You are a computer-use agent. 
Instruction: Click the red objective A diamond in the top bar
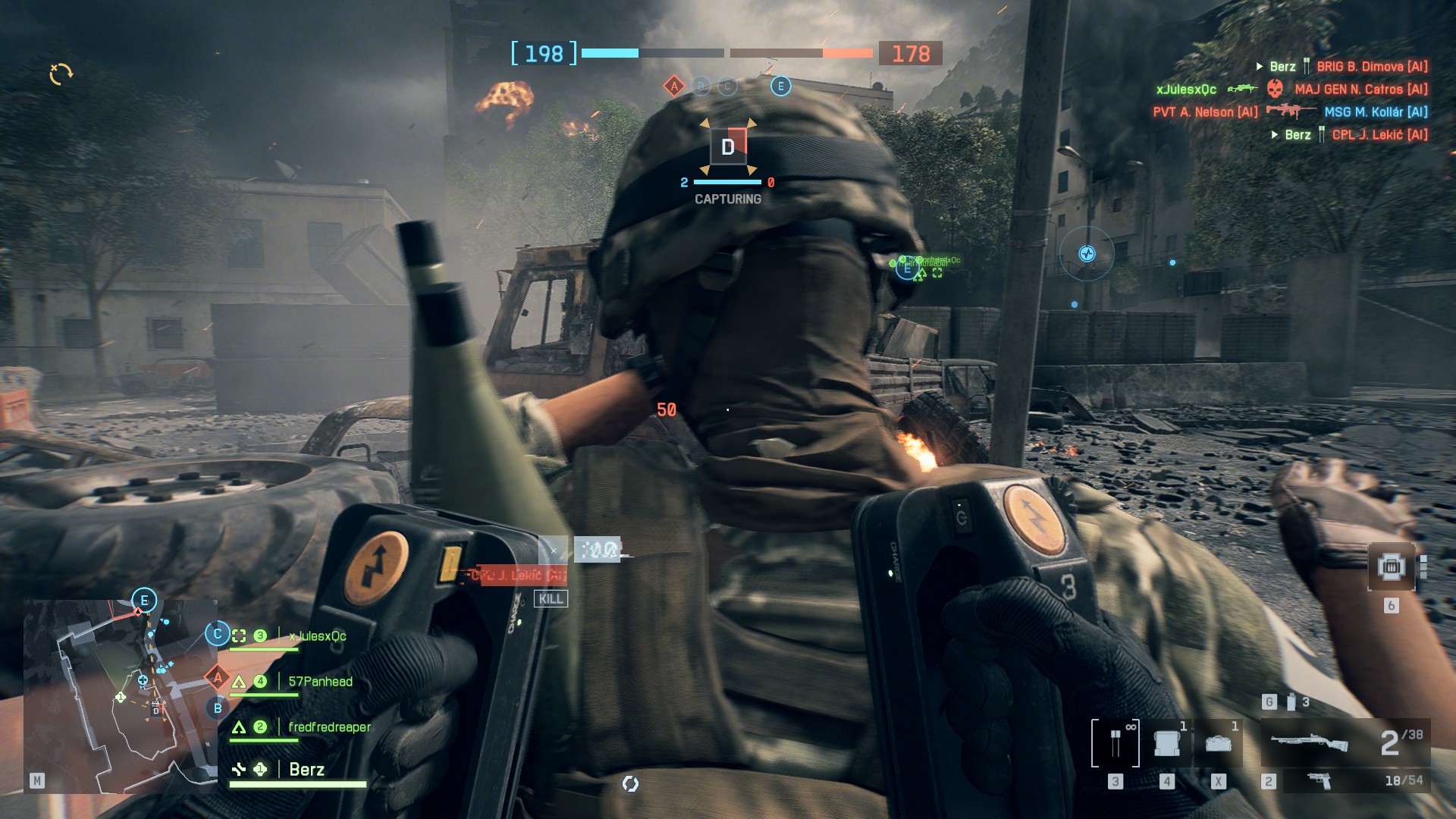(x=674, y=86)
